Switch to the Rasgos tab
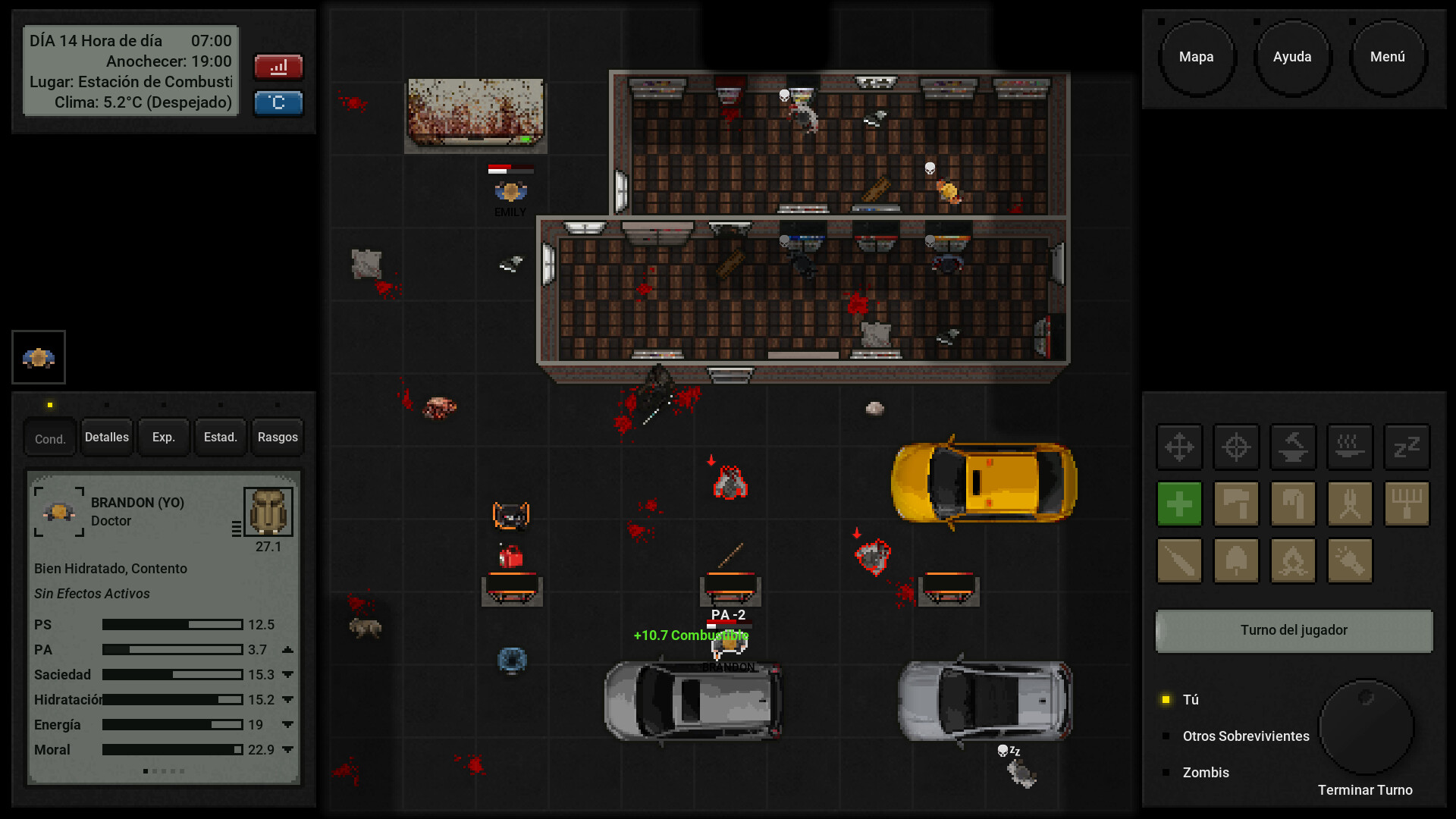 point(277,437)
